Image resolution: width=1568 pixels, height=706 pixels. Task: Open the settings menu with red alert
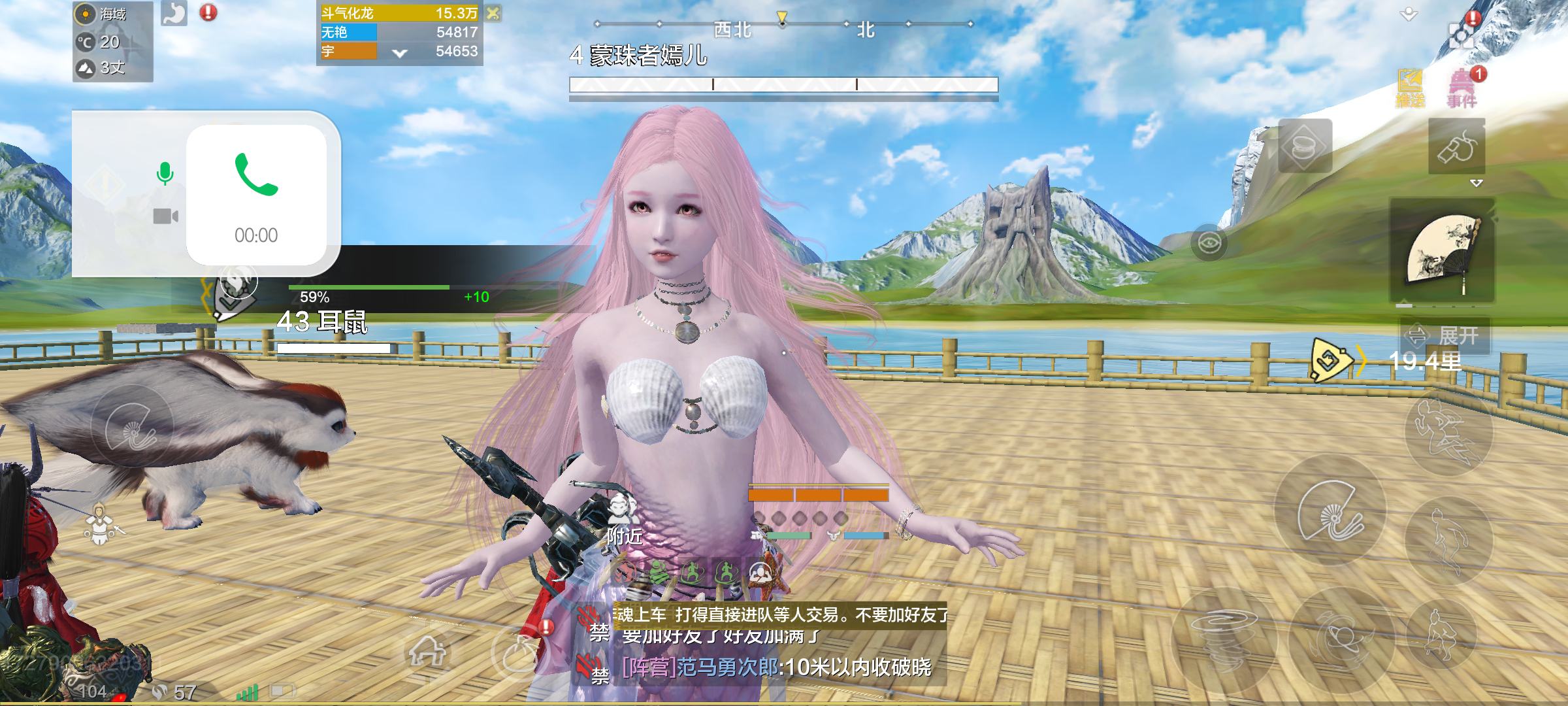(1462, 33)
